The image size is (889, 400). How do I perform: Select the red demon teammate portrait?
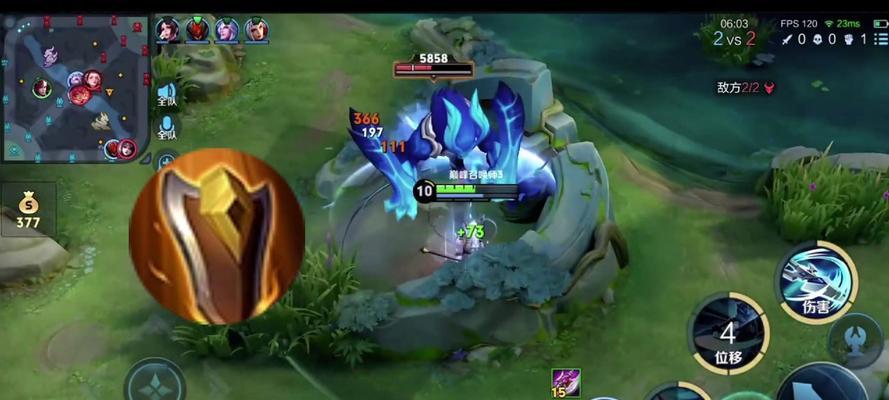tap(197, 30)
